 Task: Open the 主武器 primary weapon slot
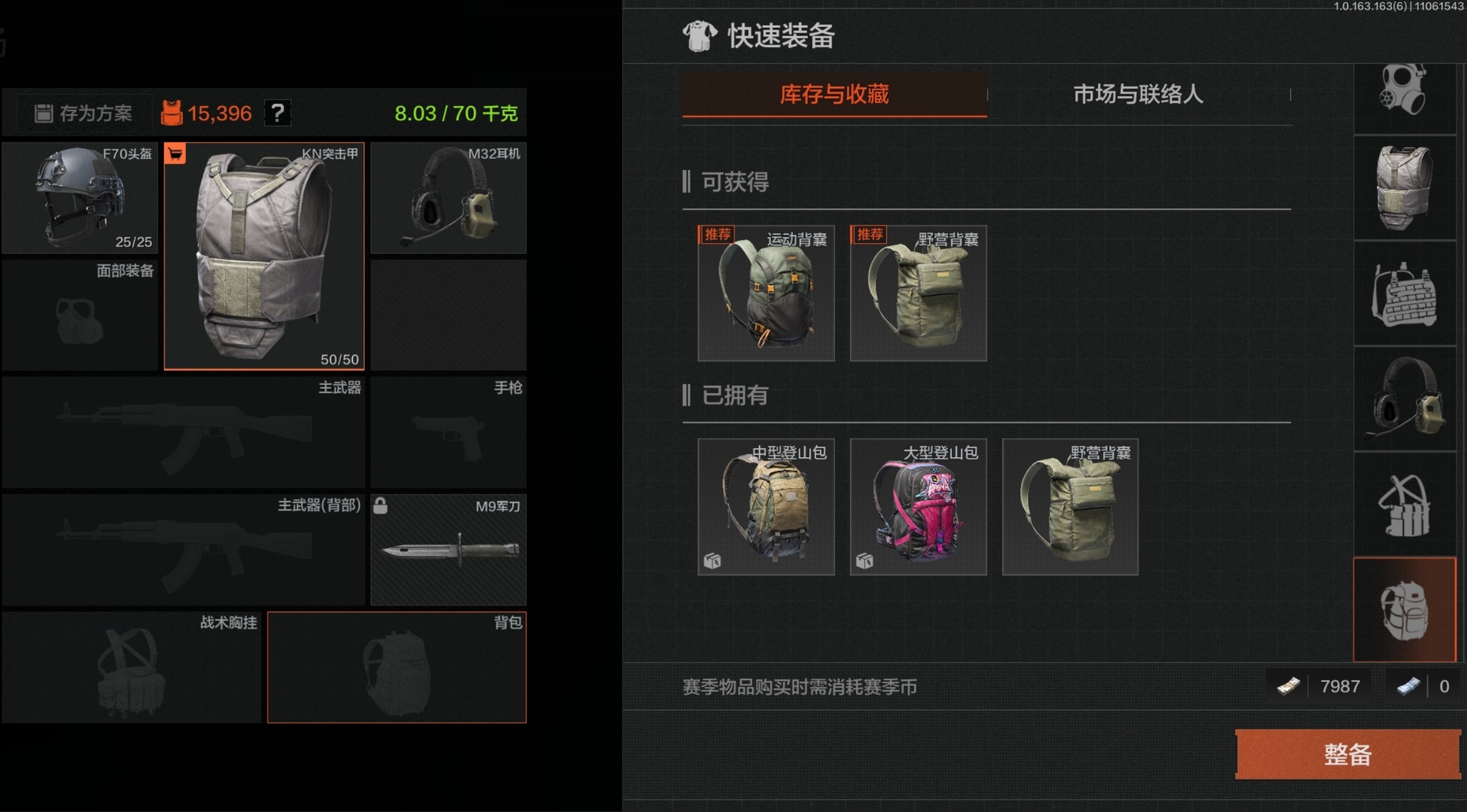[x=184, y=432]
